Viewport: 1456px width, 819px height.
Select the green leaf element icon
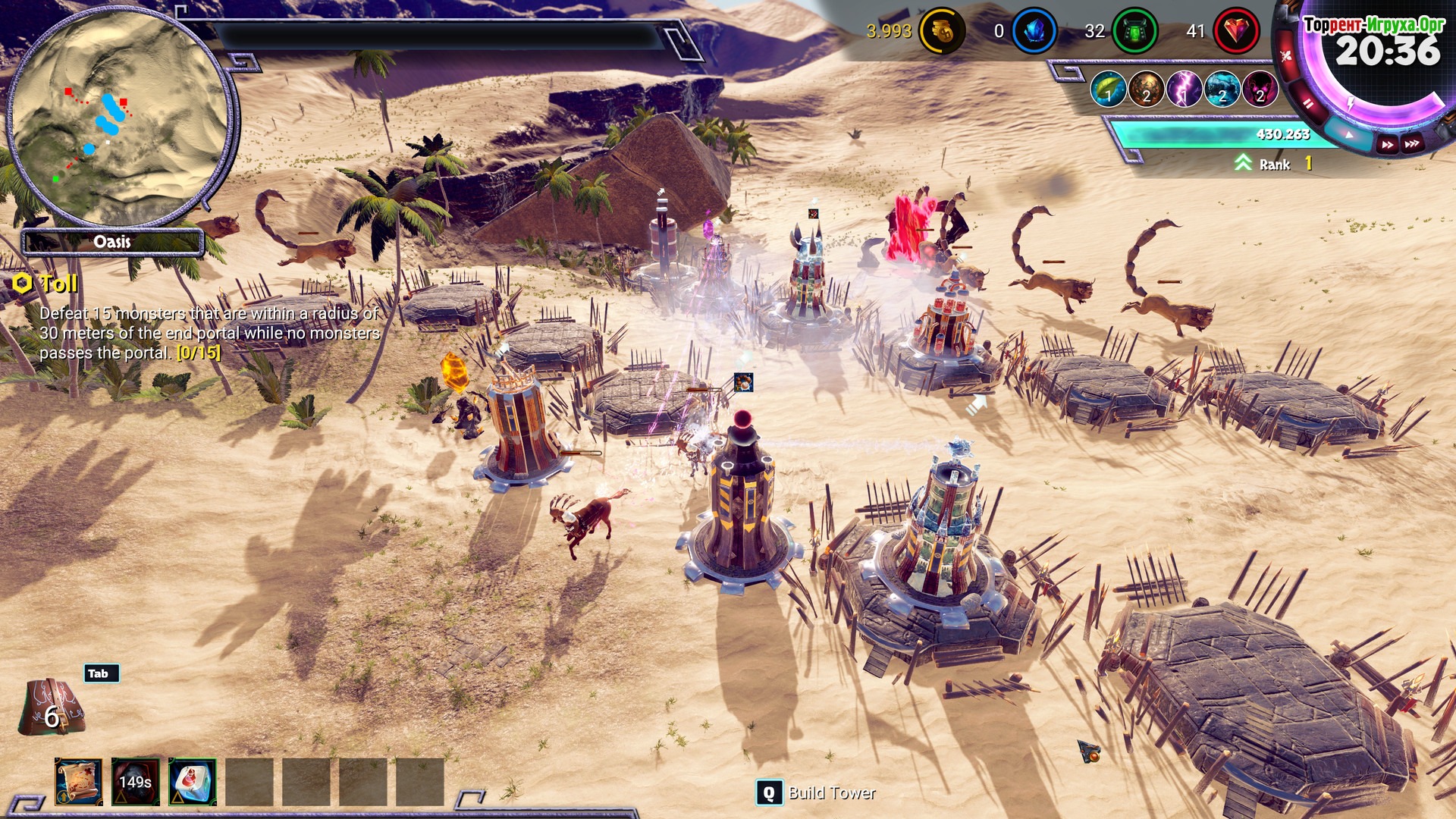1108,89
